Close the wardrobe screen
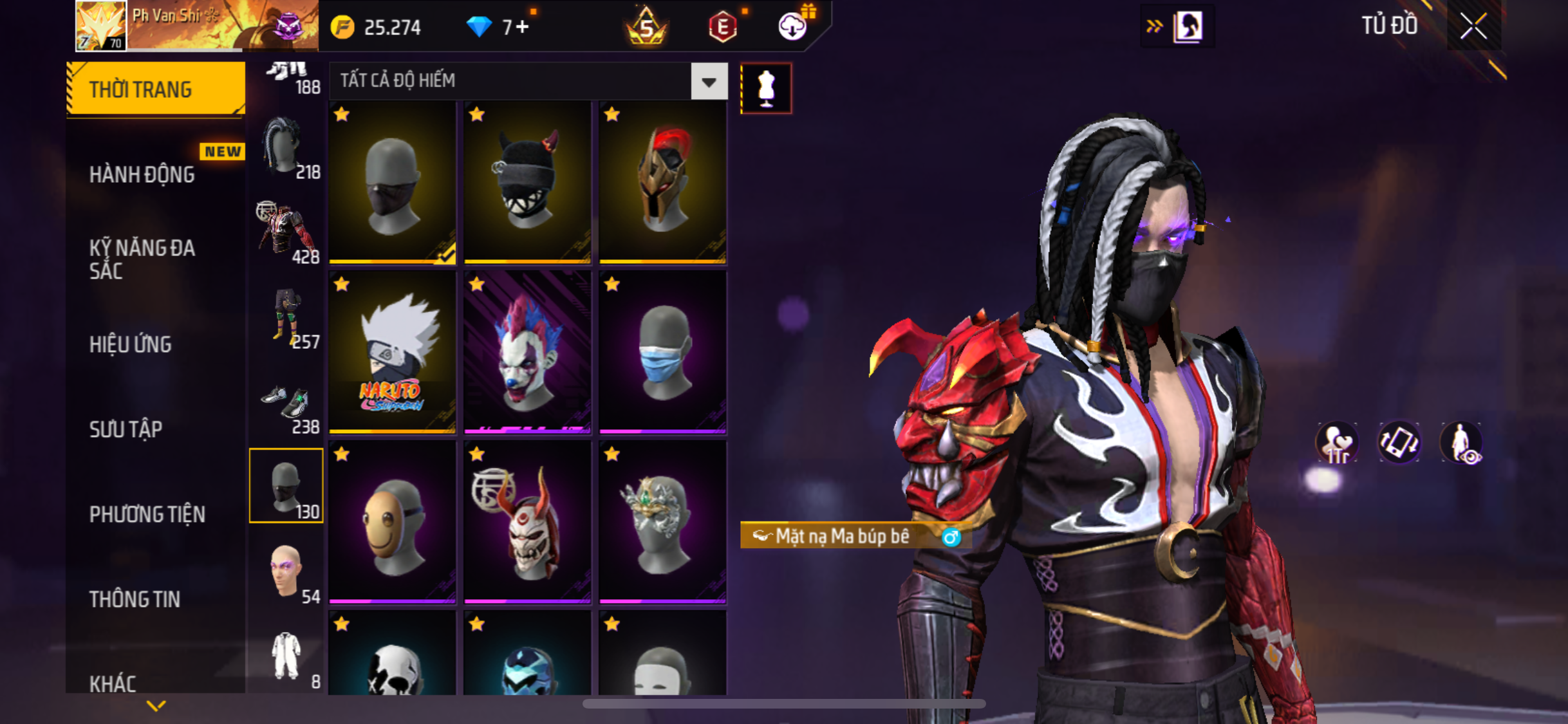Screen dimensions: 1568x724 1473,26
